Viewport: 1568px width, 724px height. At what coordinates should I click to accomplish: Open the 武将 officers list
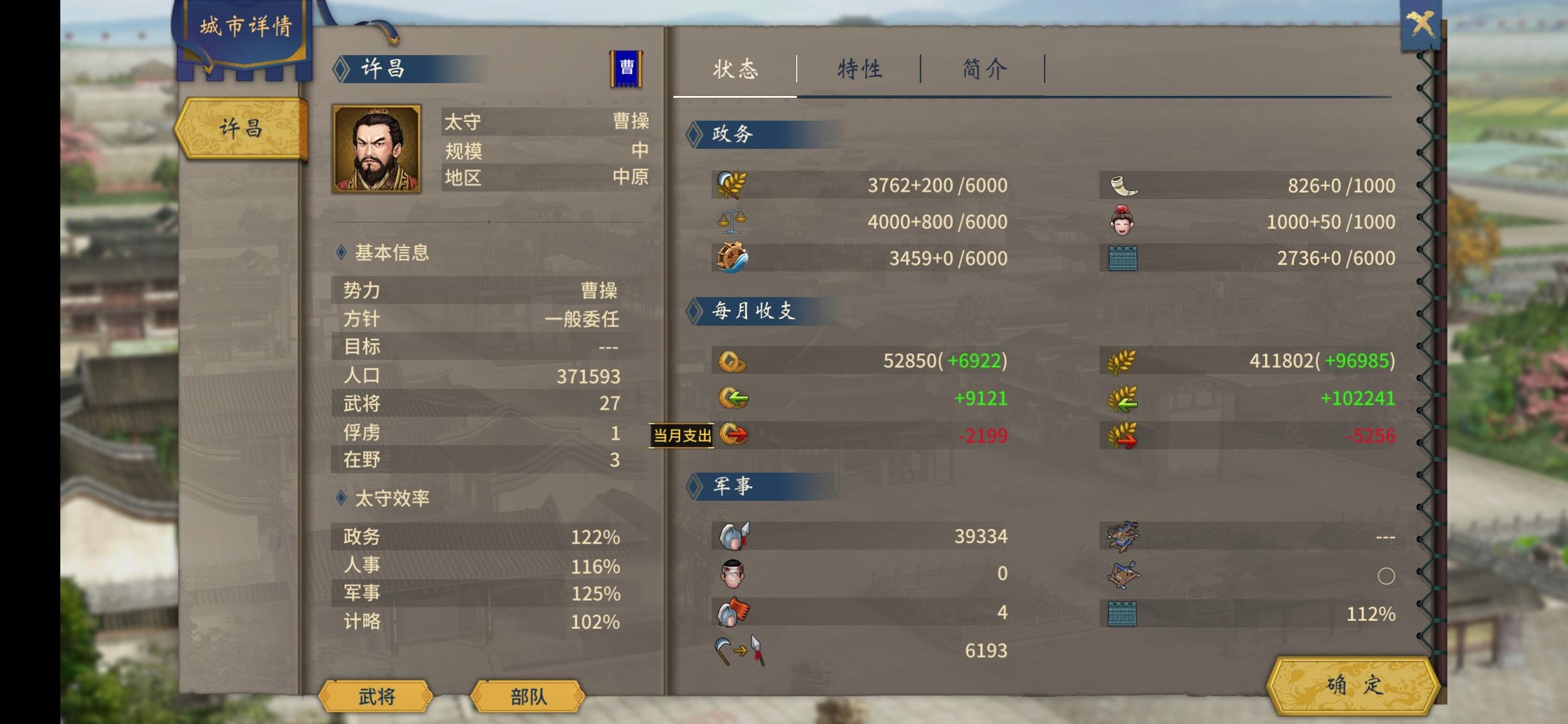click(x=375, y=697)
